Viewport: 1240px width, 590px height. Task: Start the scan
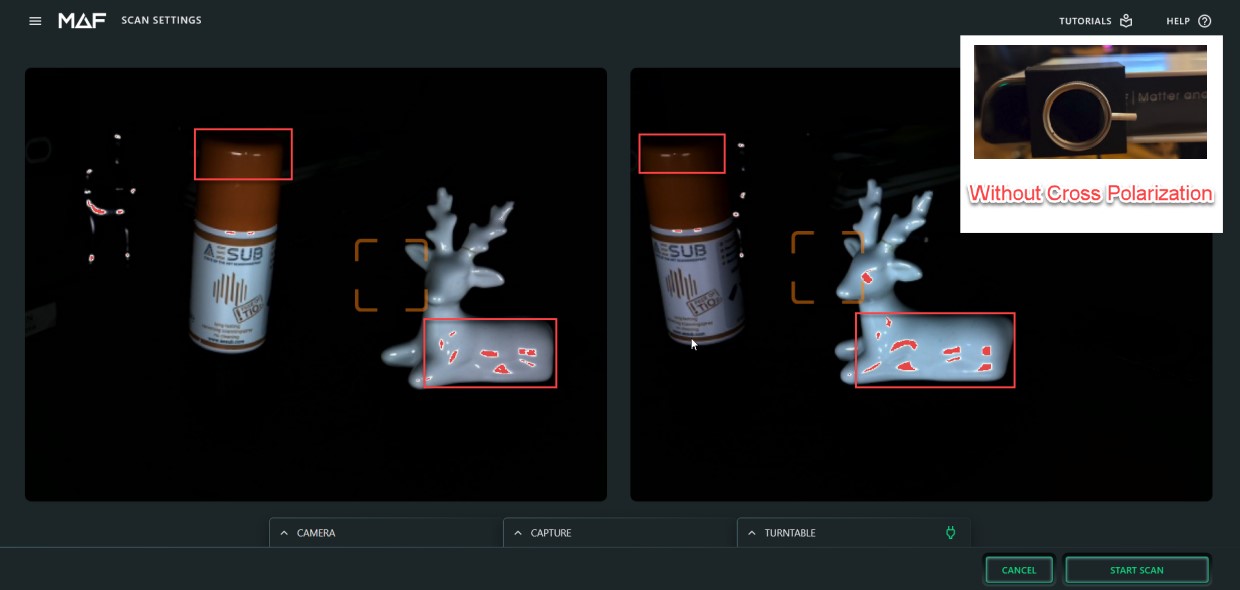(x=1137, y=570)
